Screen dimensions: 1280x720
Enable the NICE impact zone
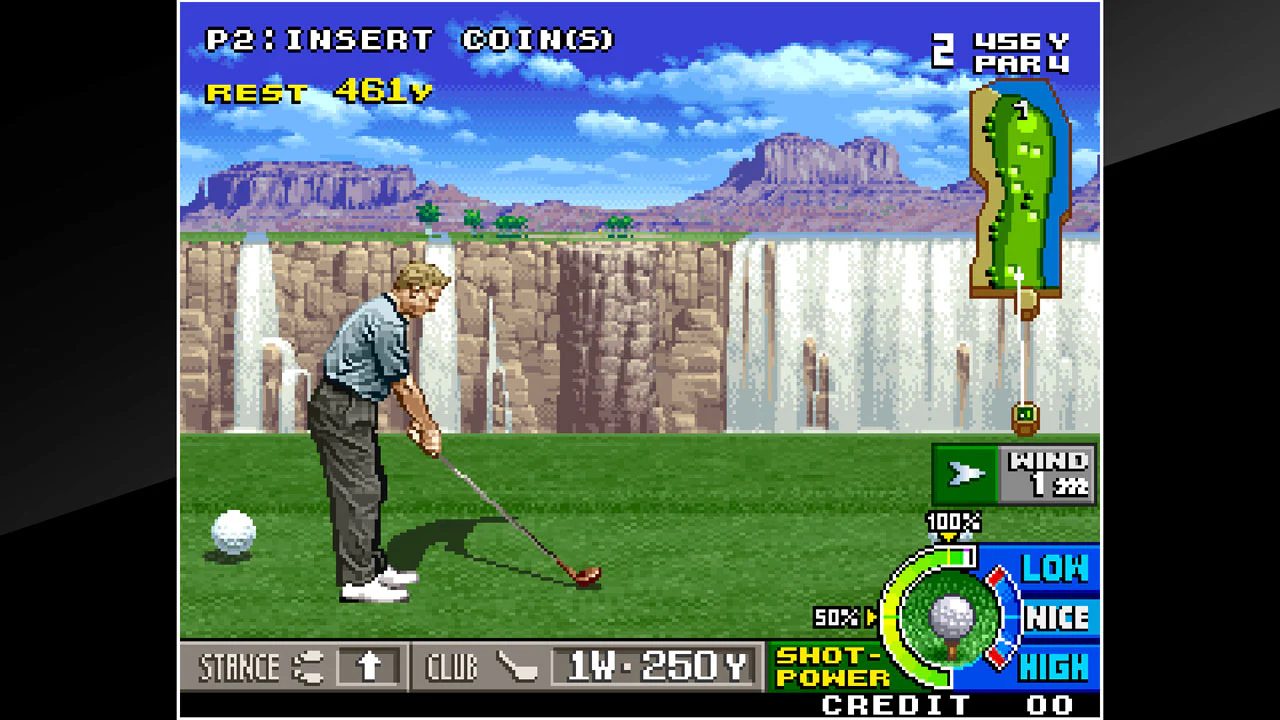[1055, 618]
